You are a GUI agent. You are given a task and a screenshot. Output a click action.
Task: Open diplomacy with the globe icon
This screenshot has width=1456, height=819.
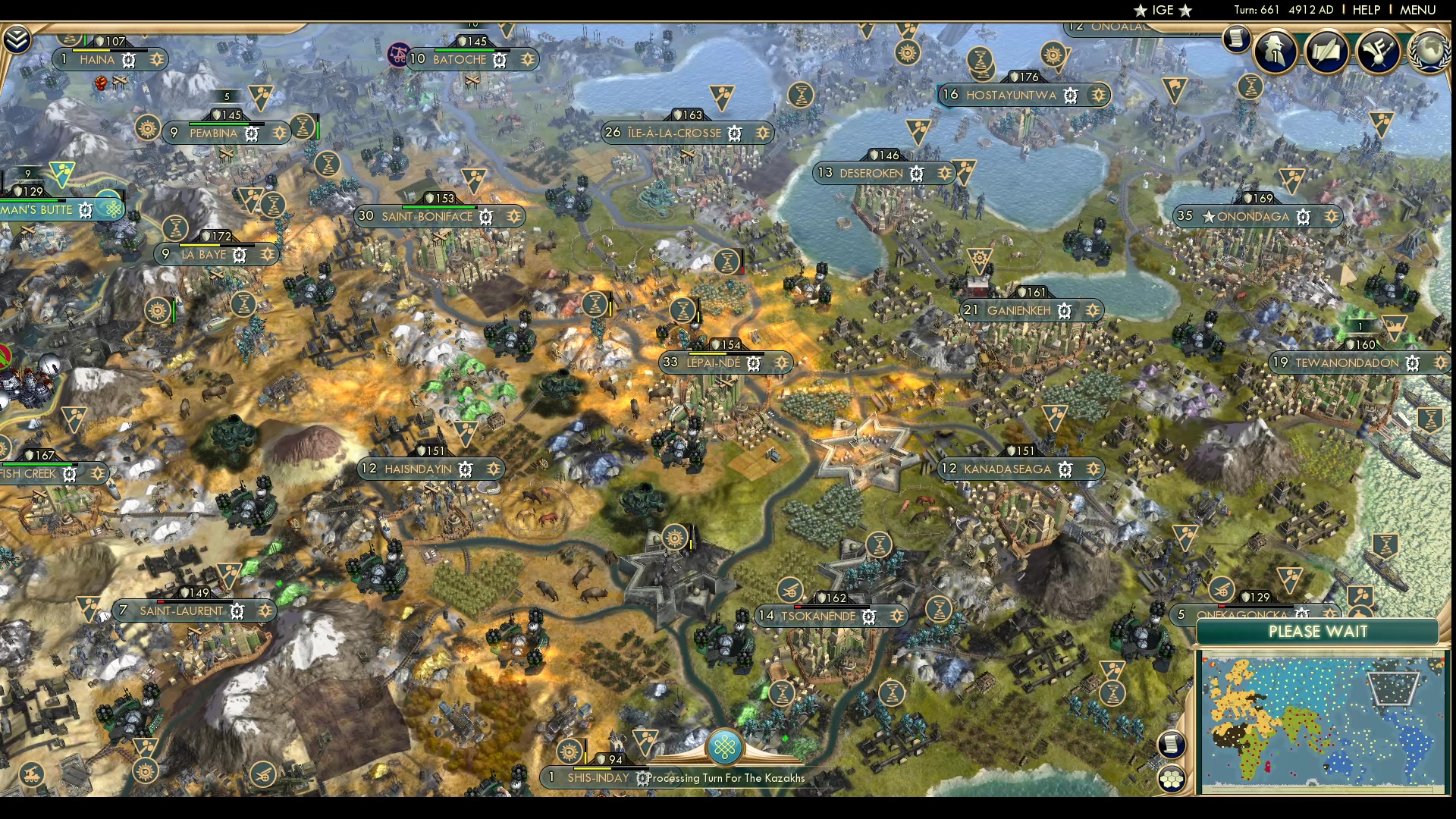1429,51
